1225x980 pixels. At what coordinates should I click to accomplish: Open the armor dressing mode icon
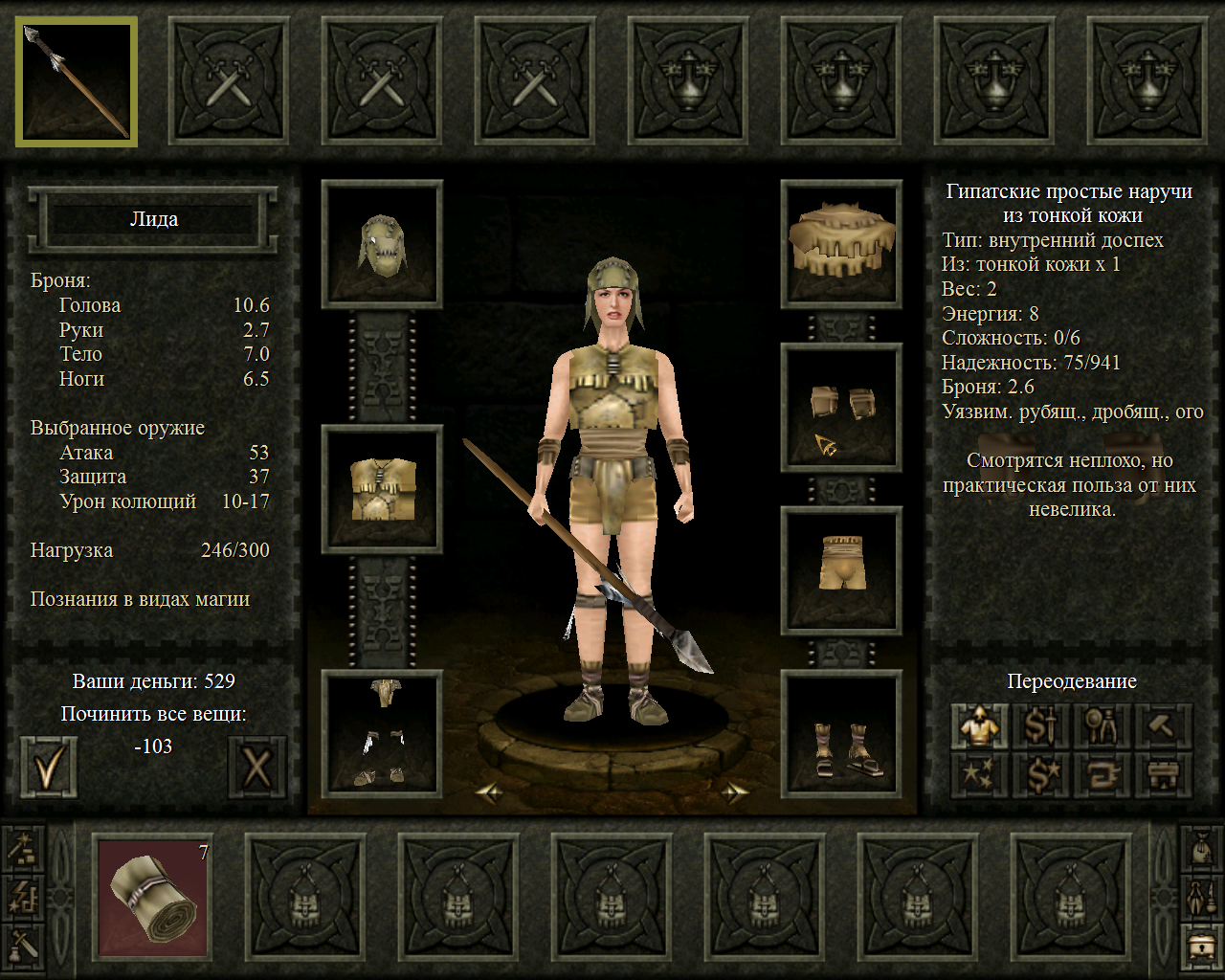979,727
